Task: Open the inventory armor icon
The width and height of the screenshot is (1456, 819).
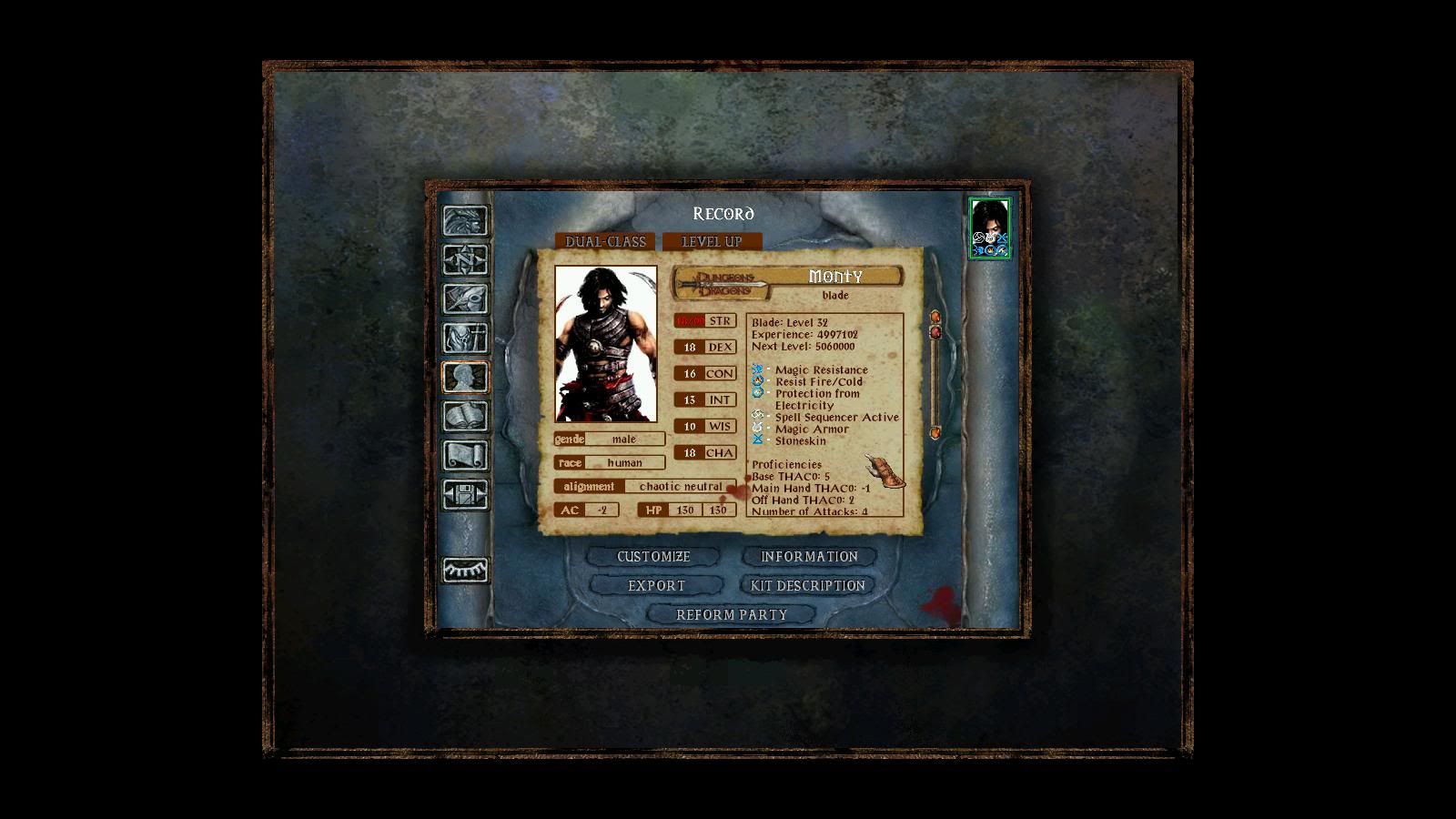Action: point(465,339)
